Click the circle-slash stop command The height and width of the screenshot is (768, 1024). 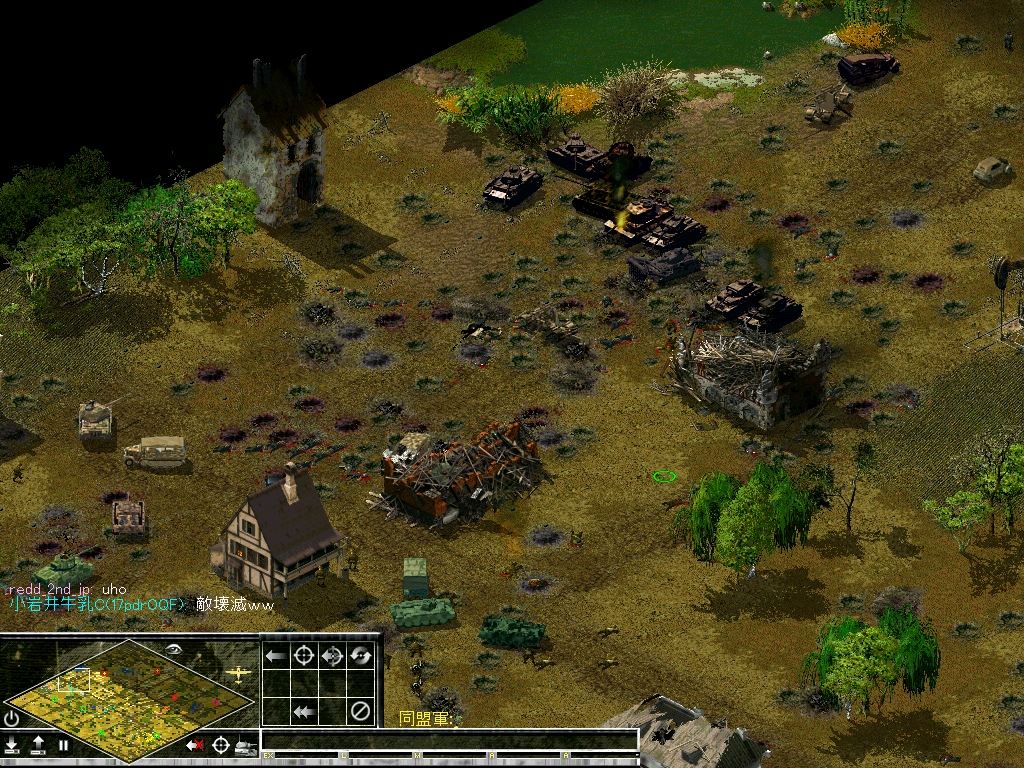[x=361, y=712]
